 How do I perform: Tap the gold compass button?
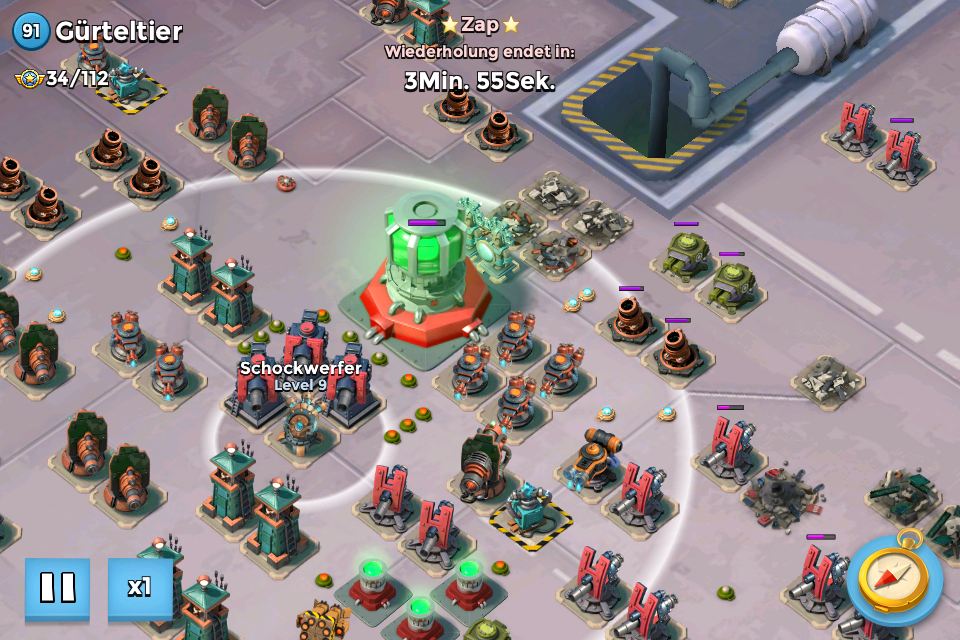coord(893,580)
